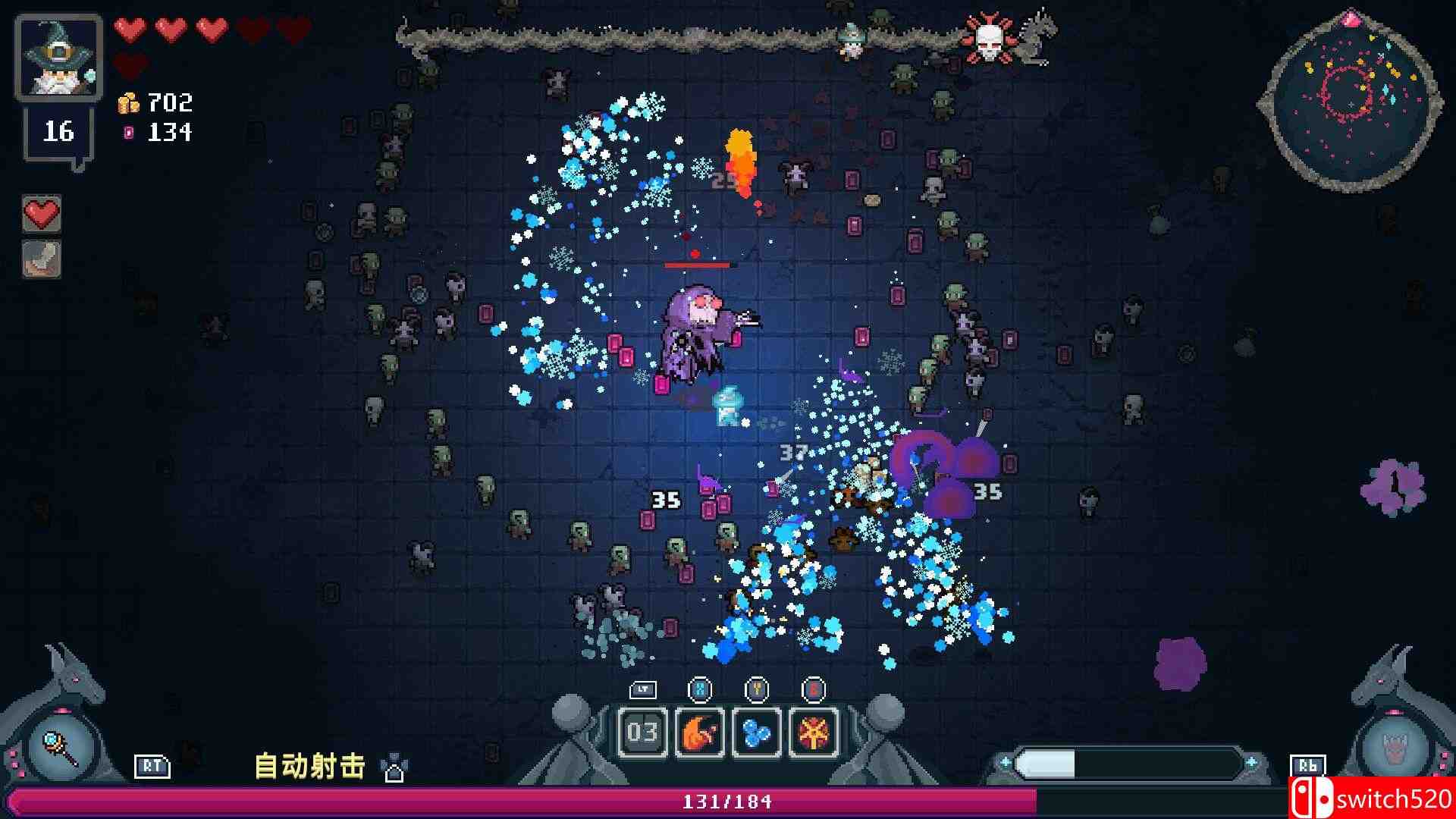This screenshot has height=819, width=1456.
Task: Toggle the feather item slot
Action: 41,259
